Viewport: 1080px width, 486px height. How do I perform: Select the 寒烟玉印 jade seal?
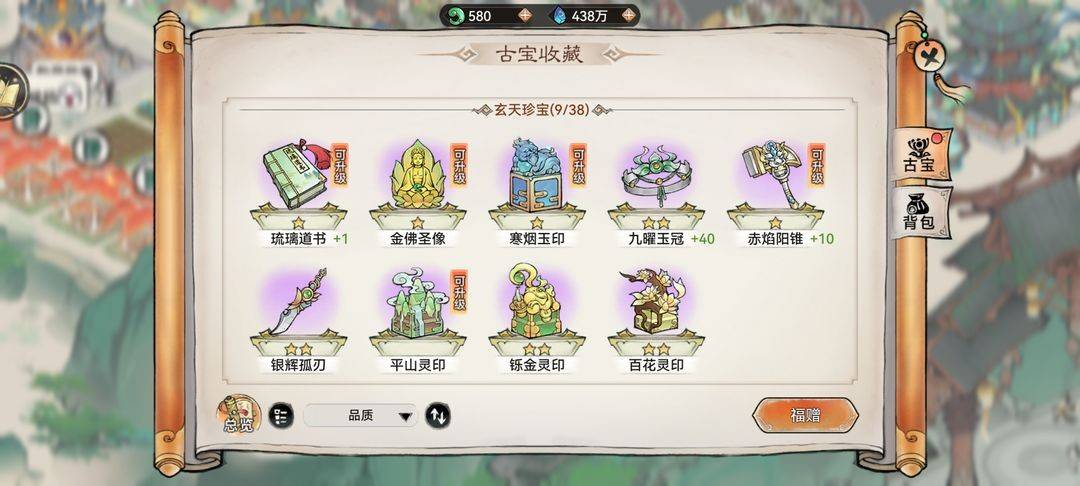pos(534,180)
